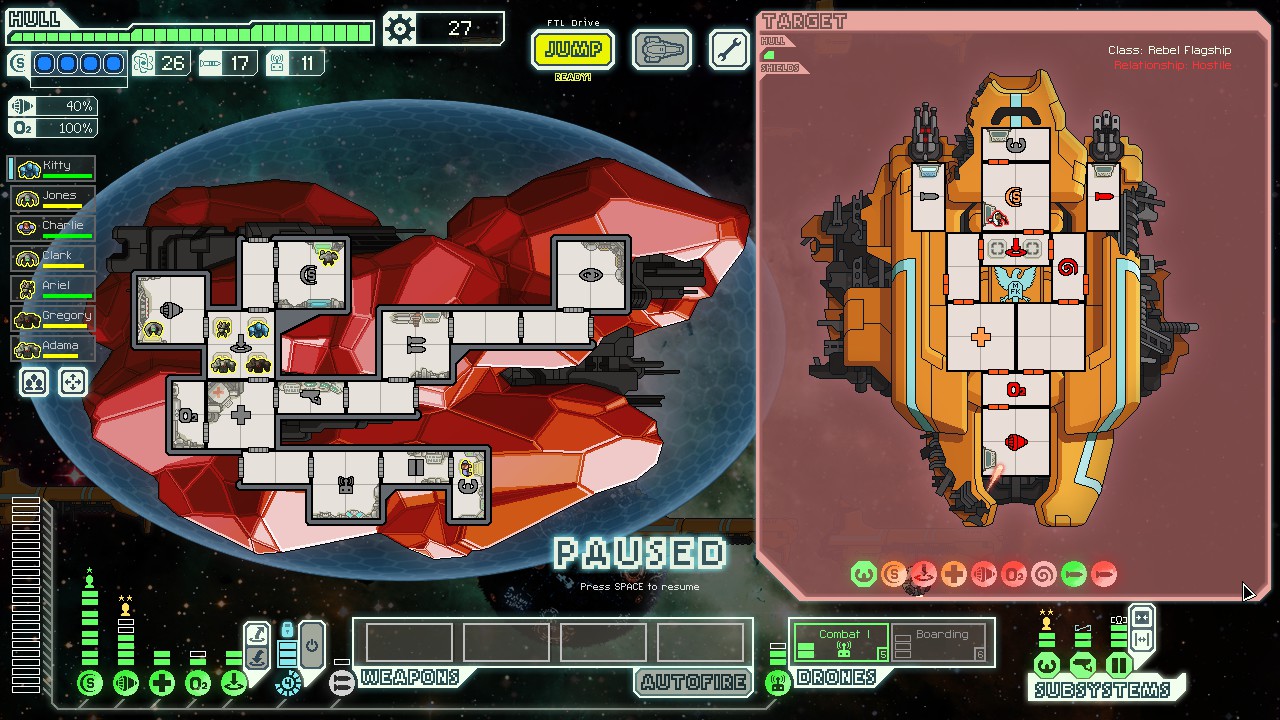
Task: Select crew member Adama
Action: 53,348
